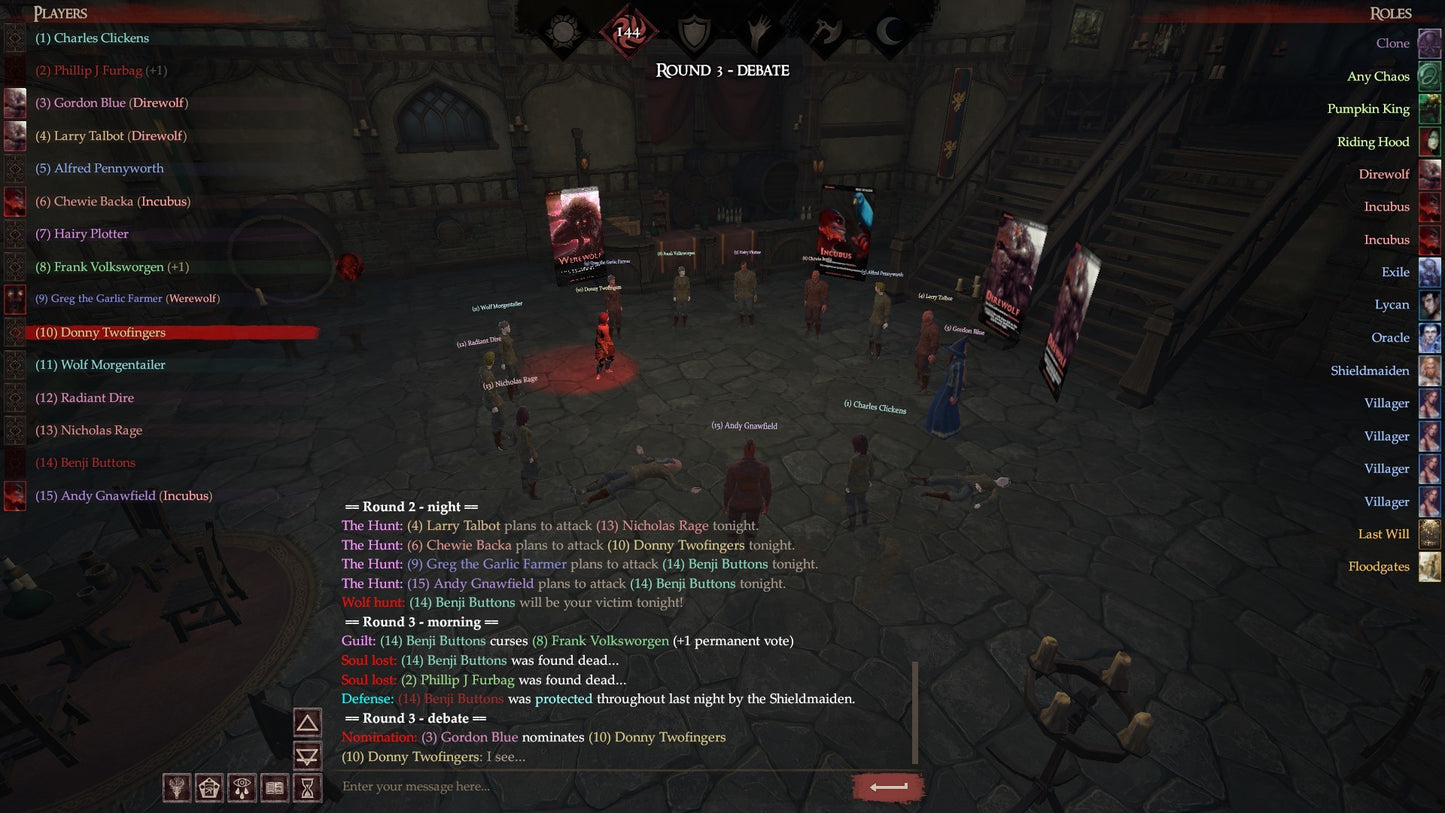
Task: Toggle the upward triangle vote marker
Action: coord(306,722)
